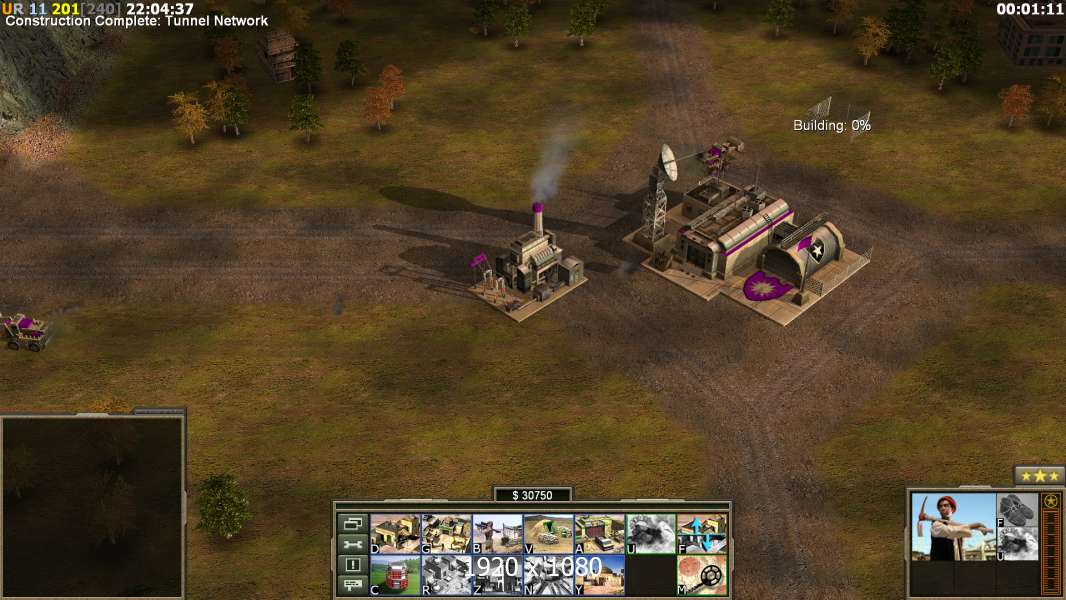Viewport: 1066px width, 600px height.
Task: Activate the mine detector command labeled M
Action: [701, 575]
